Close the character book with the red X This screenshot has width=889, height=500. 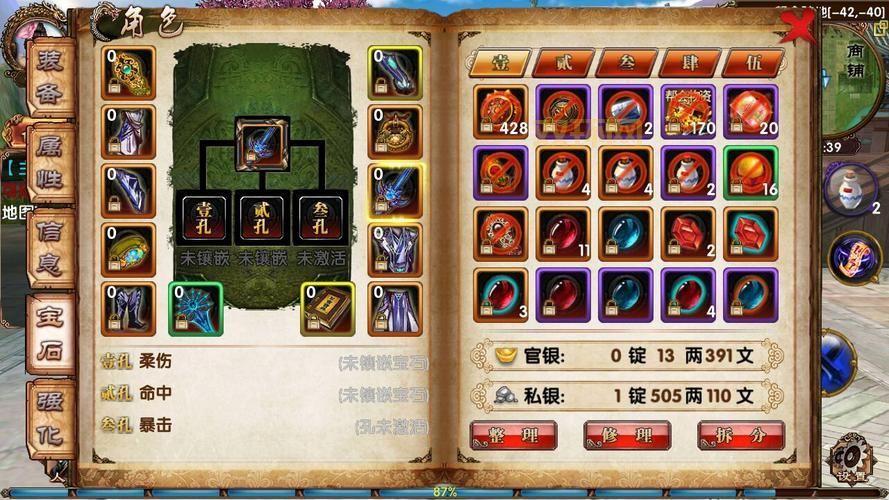797,26
